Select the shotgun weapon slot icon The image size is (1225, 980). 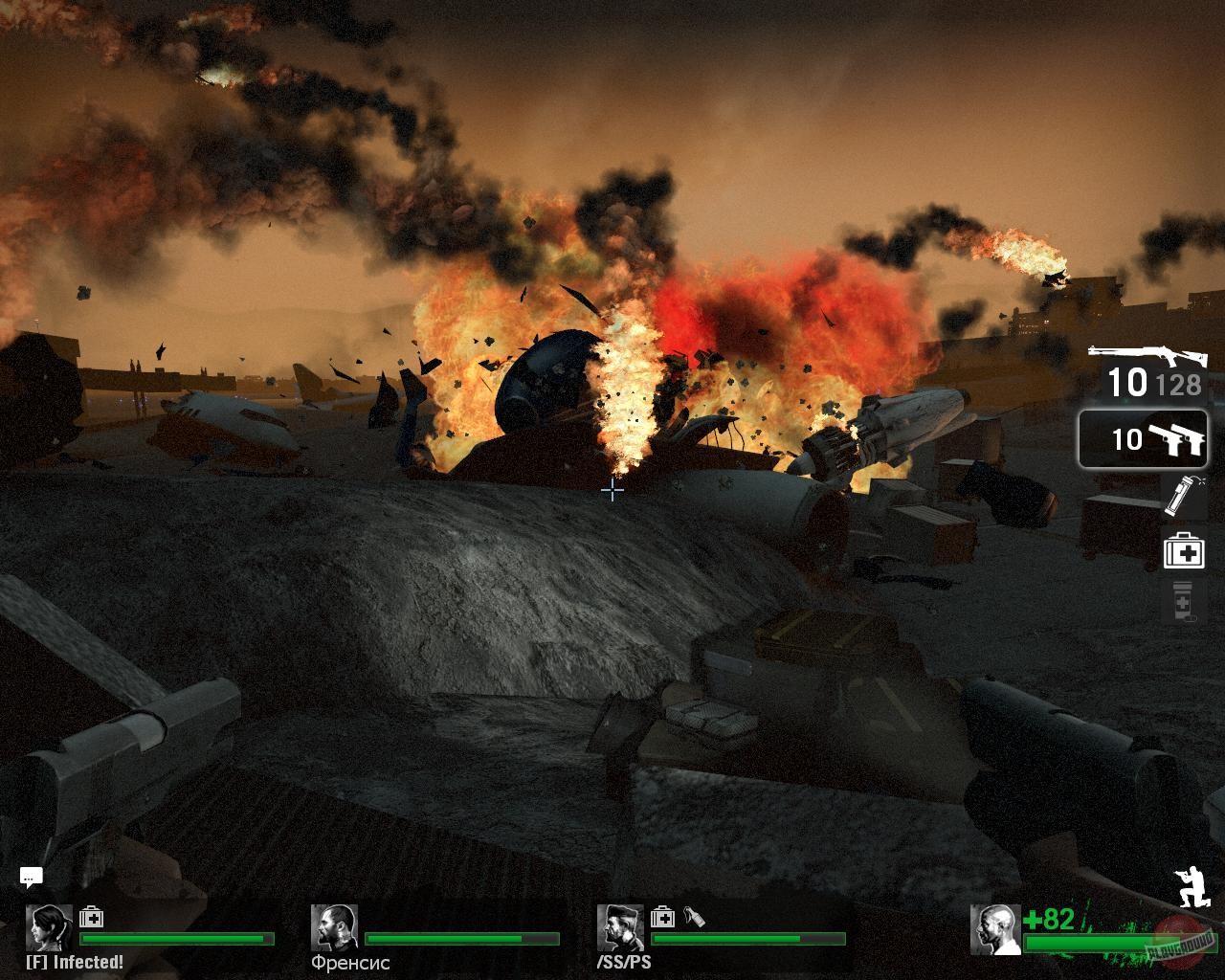pyautogui.click(x=1148, y=354)
